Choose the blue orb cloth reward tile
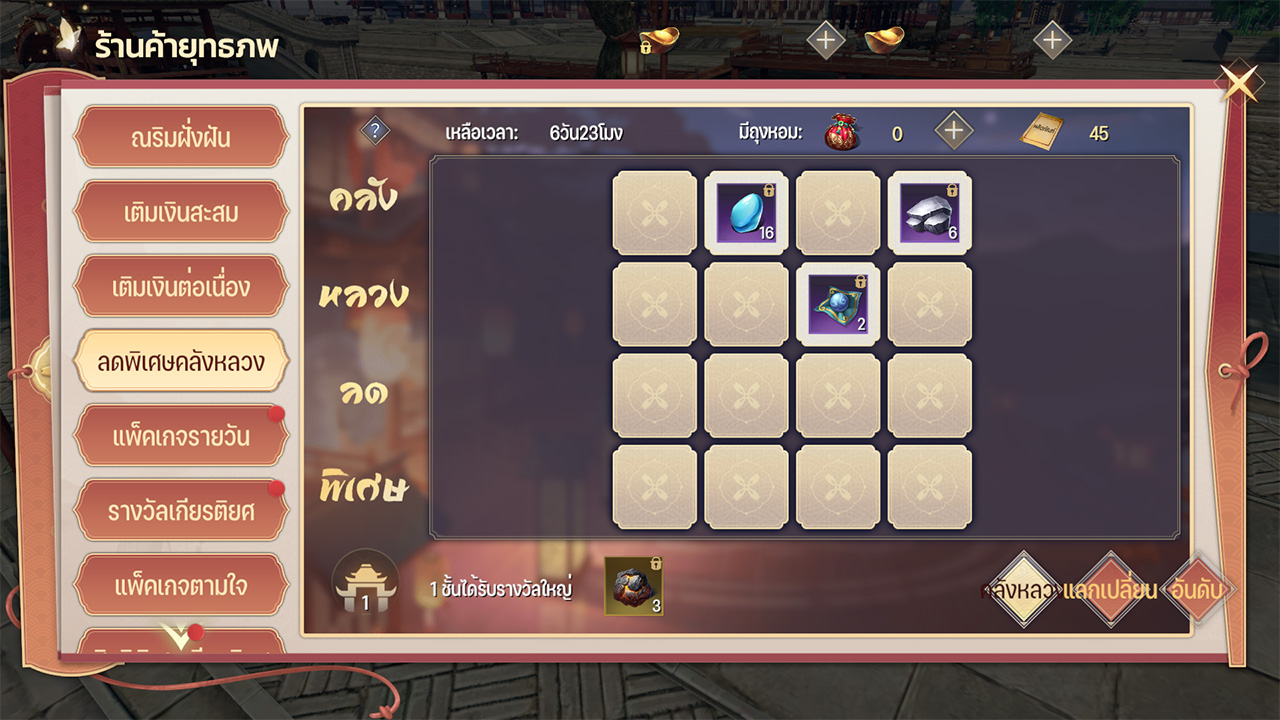 [838, 305]
